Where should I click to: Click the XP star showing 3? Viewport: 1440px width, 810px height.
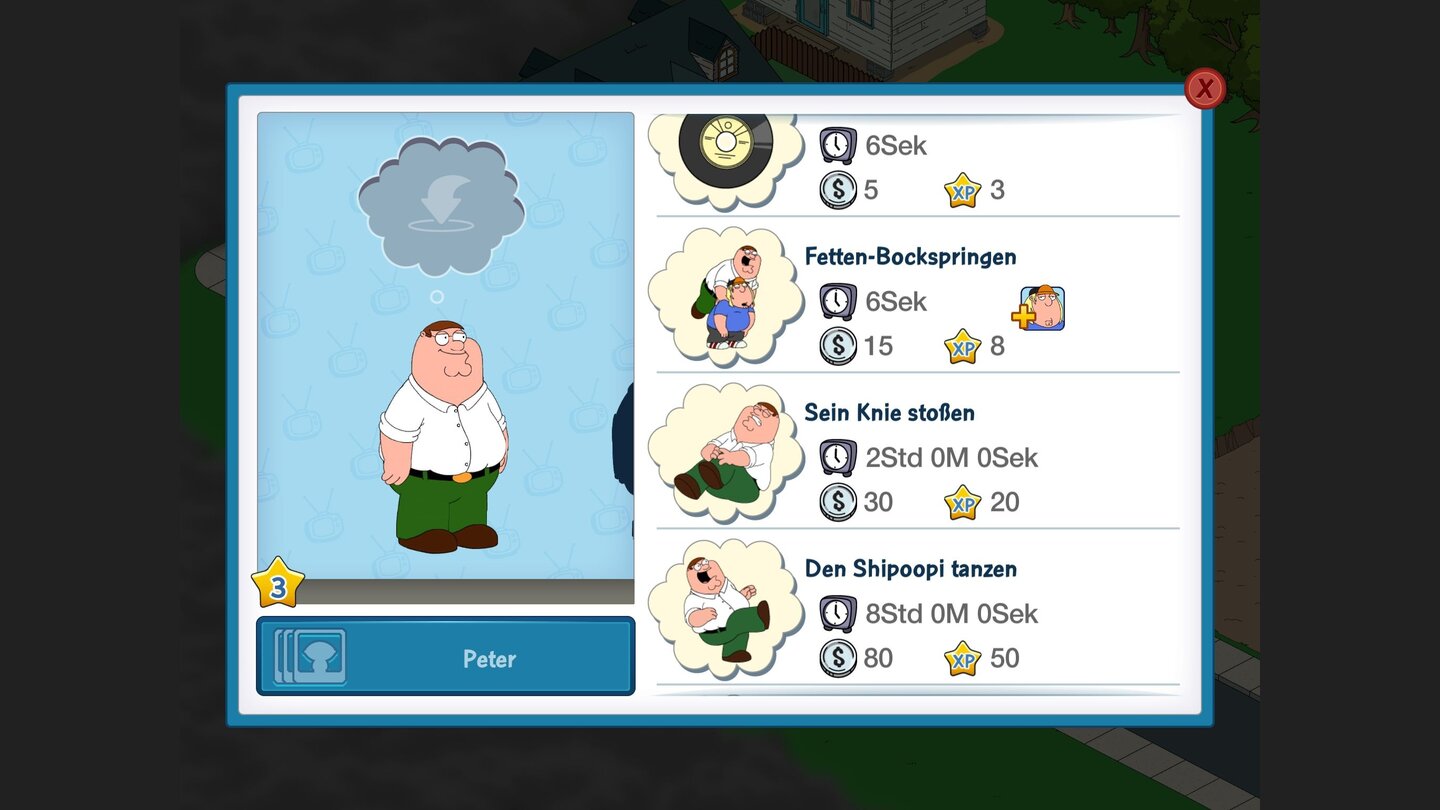click(965, 190)
